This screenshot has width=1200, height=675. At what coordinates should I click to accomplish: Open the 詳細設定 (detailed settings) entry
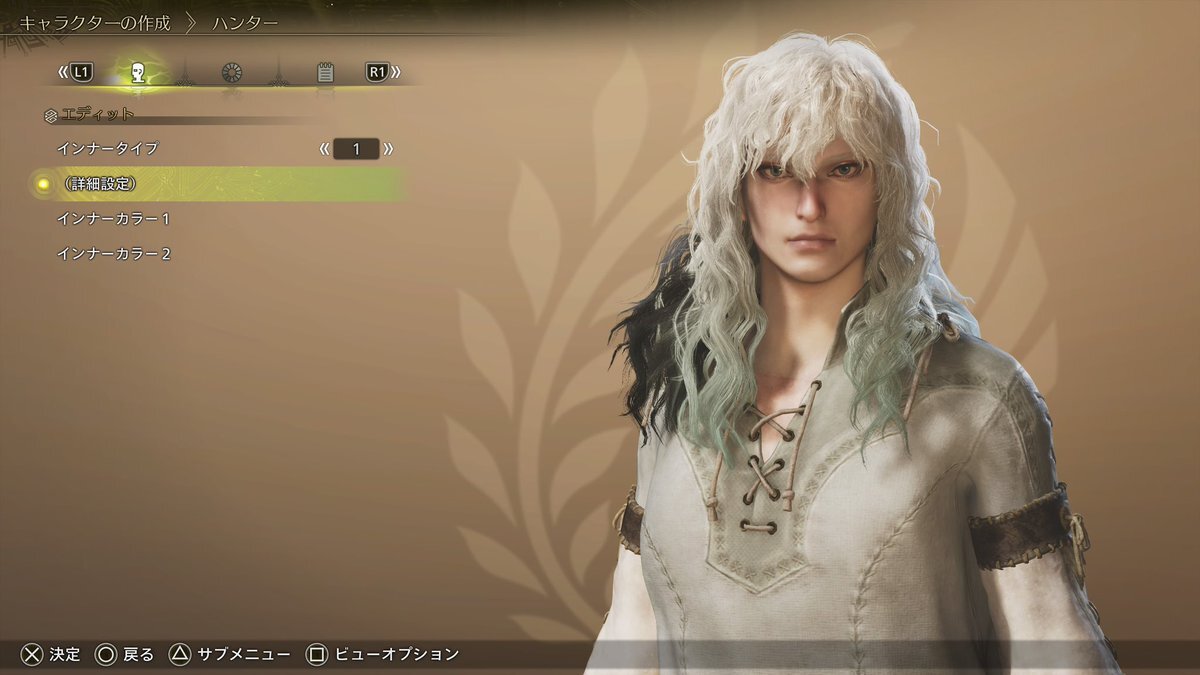tap(98, 184)
